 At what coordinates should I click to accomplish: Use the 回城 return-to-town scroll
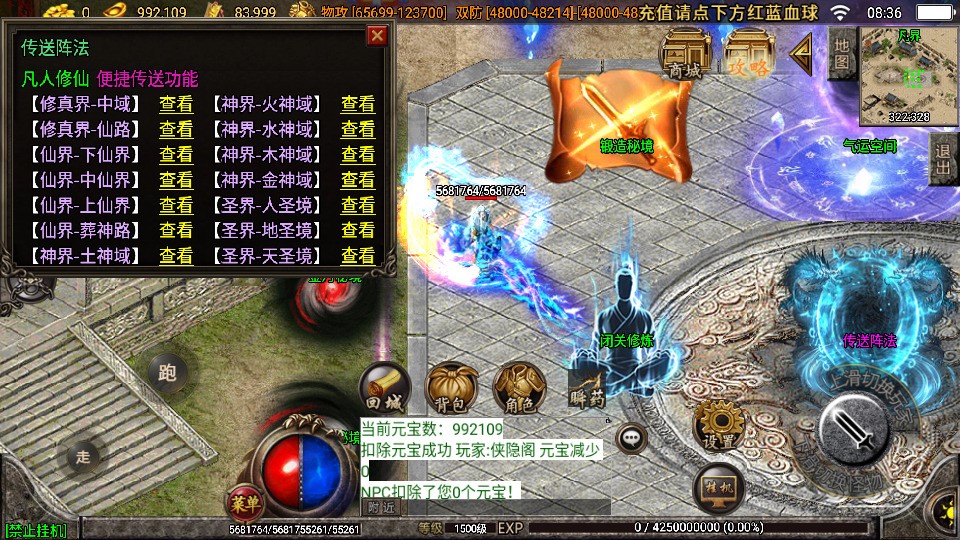384,388
